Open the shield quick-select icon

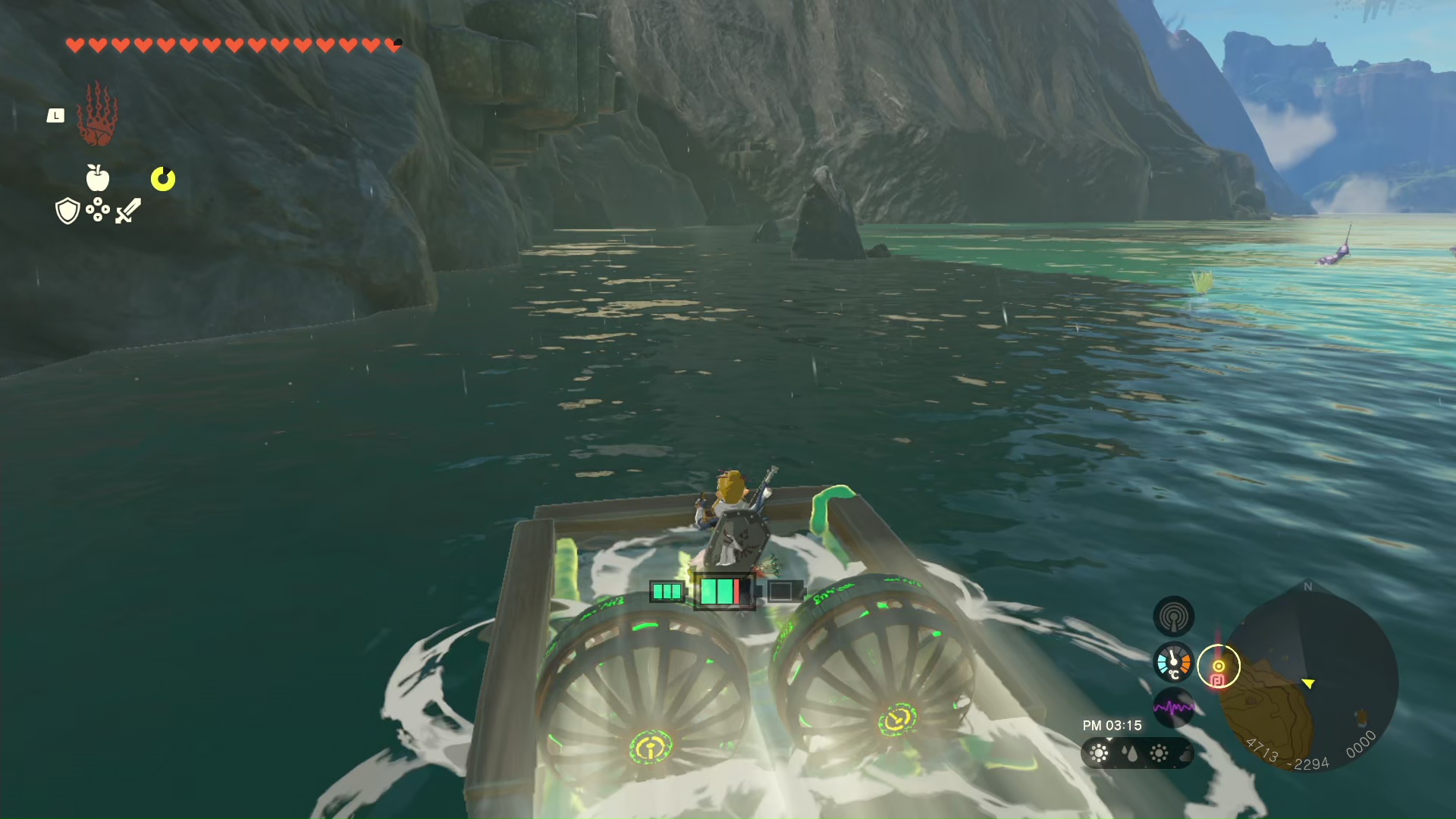point(68,211)
